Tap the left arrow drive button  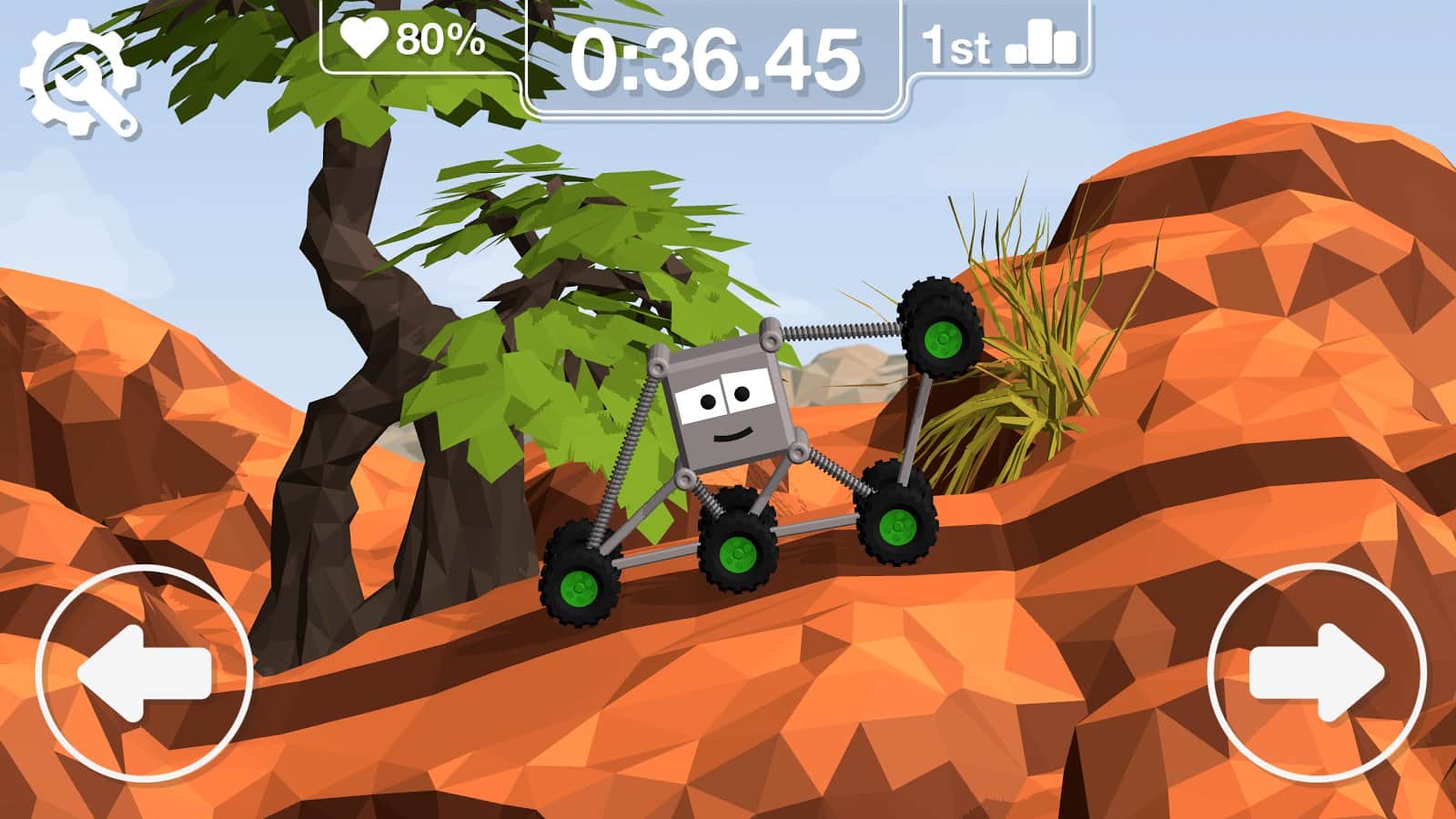(x=145, y=672)
